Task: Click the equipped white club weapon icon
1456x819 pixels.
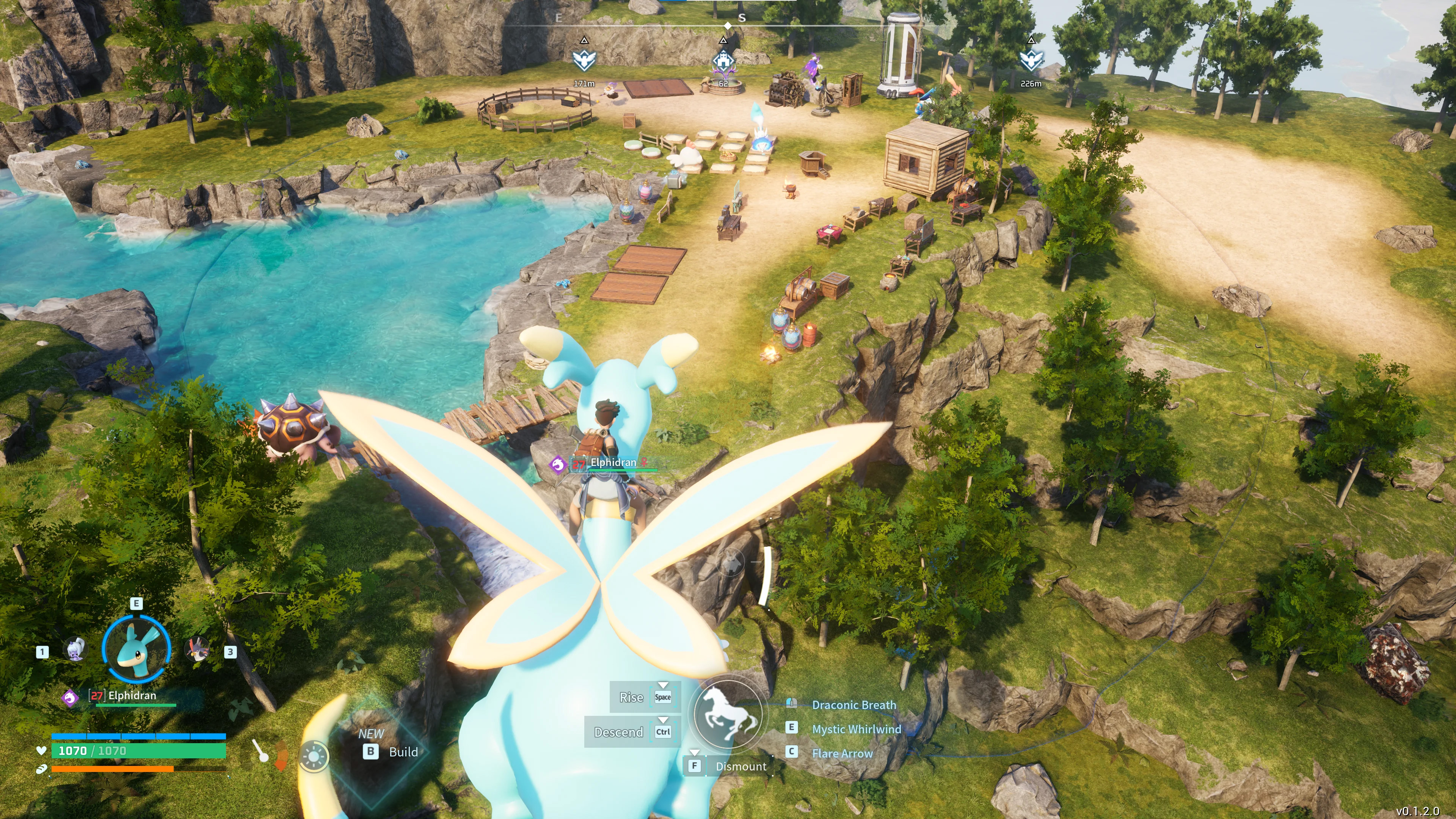Action: click(260, 751)
